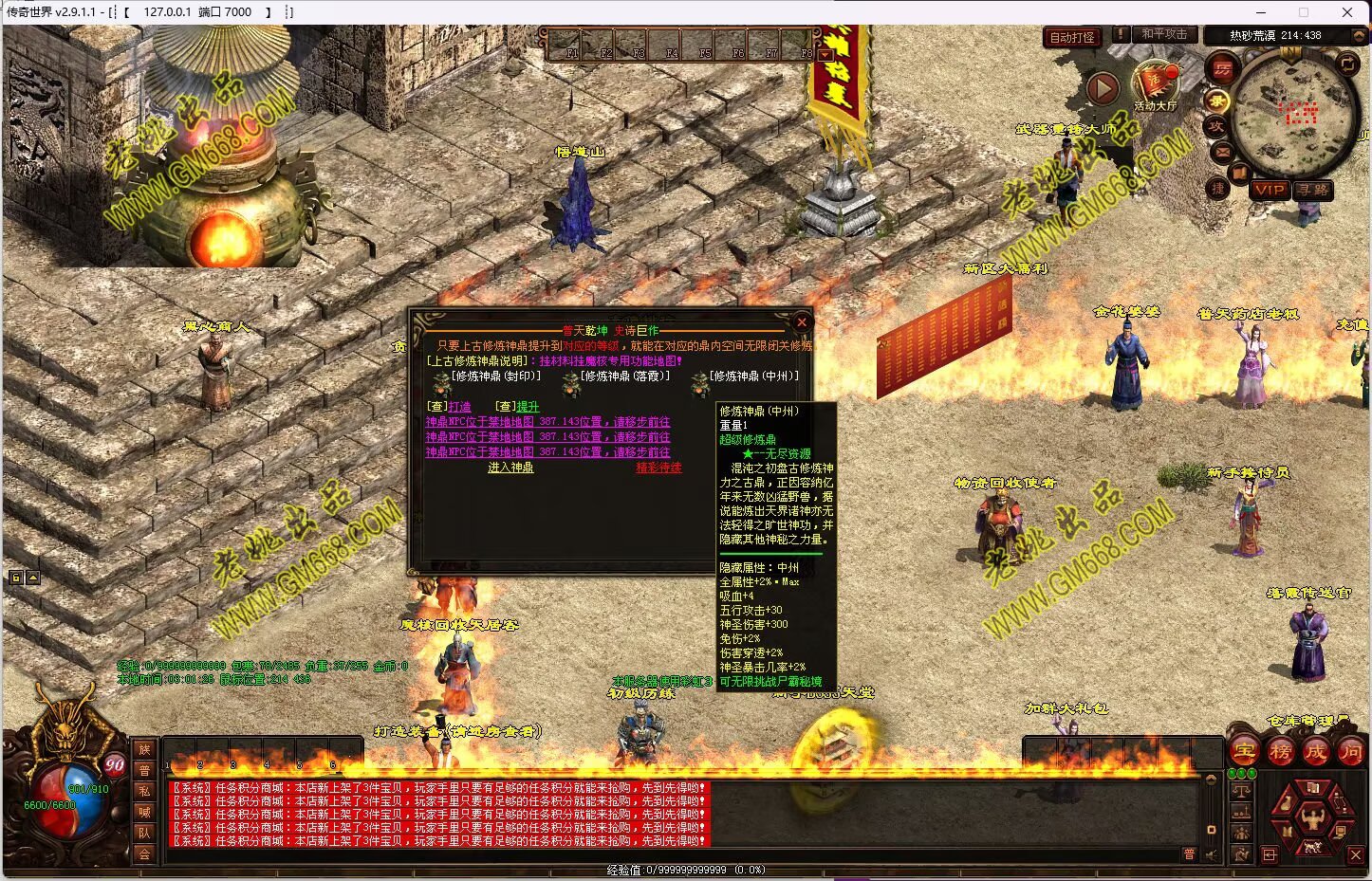Viewport: 1372px width, 881px height.
Task: Close the 修炼神鼎 dialog with the X
Action: tap(802, 322)
